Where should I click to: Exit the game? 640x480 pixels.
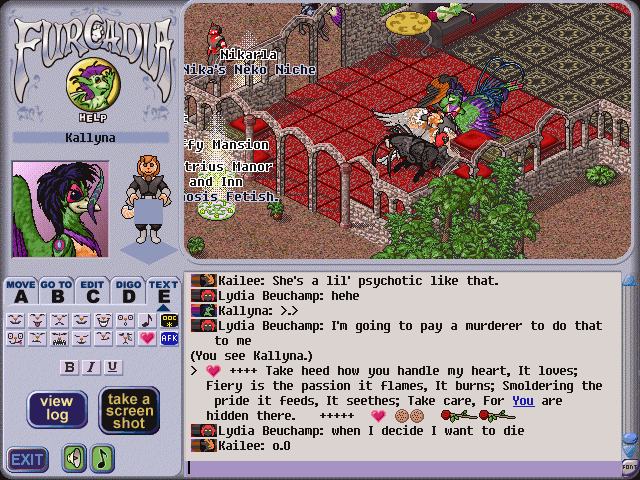pos(27,459)
